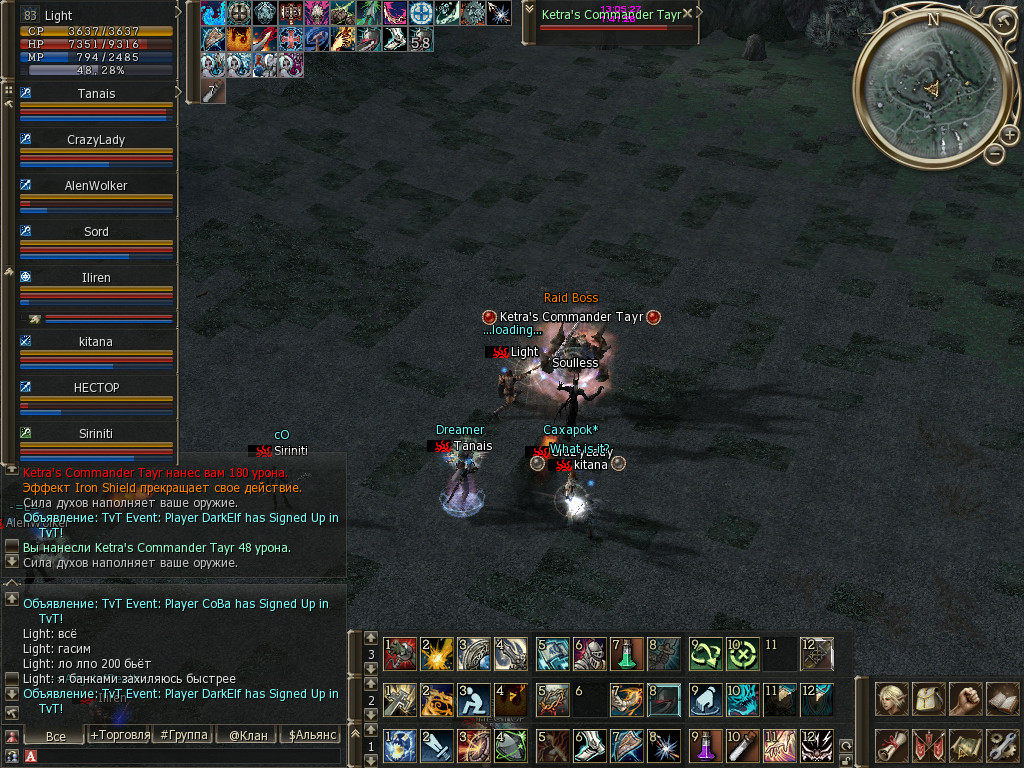Open the skills book icon

coord(1002,698)
